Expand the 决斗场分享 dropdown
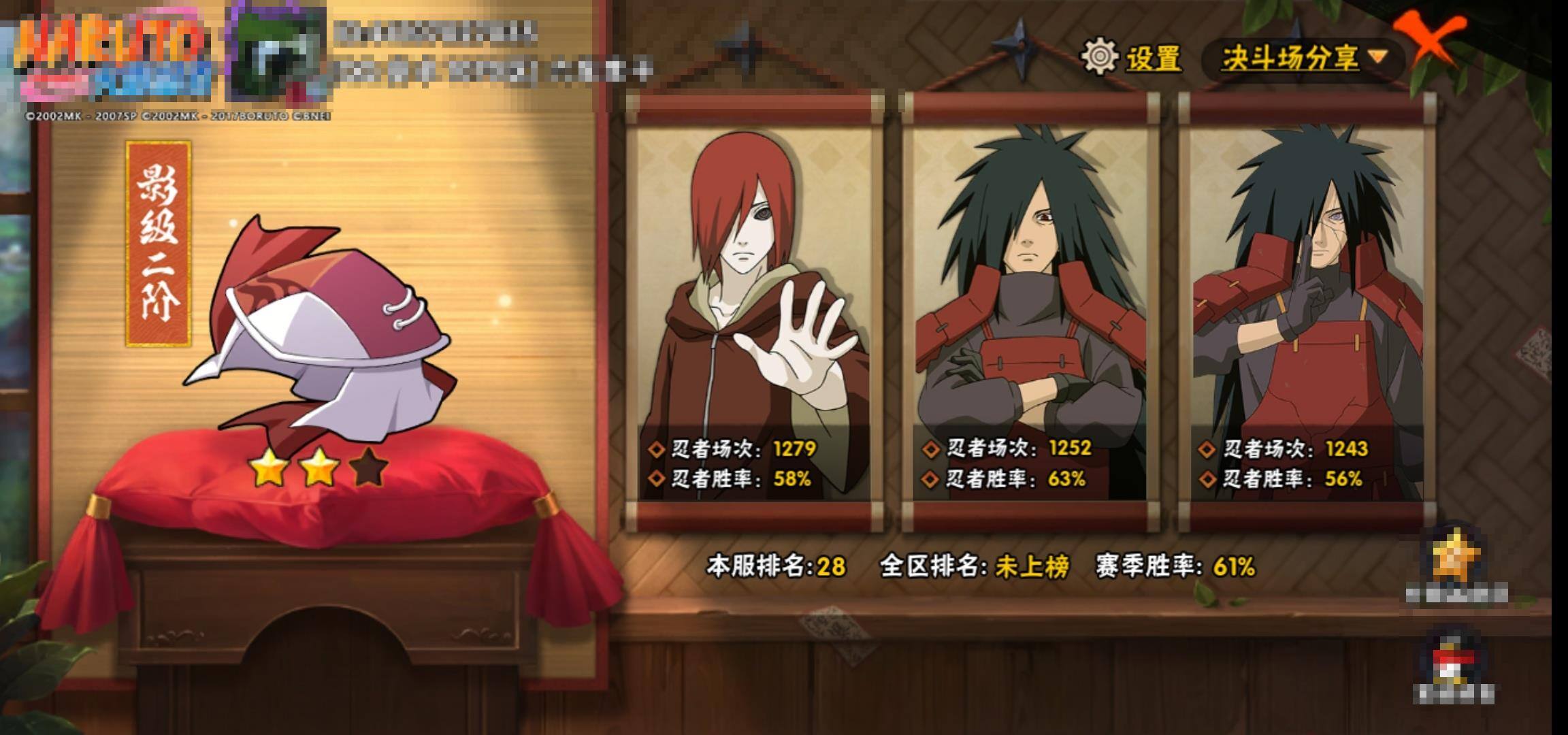The image size is (1568, 735). (x=1303, y=59)
